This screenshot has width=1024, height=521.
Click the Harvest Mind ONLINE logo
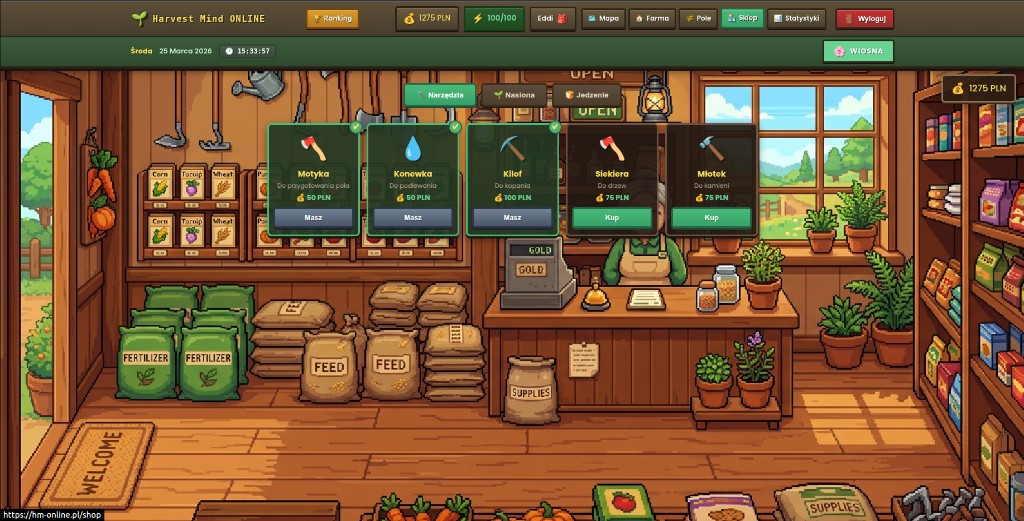(198, 18)
